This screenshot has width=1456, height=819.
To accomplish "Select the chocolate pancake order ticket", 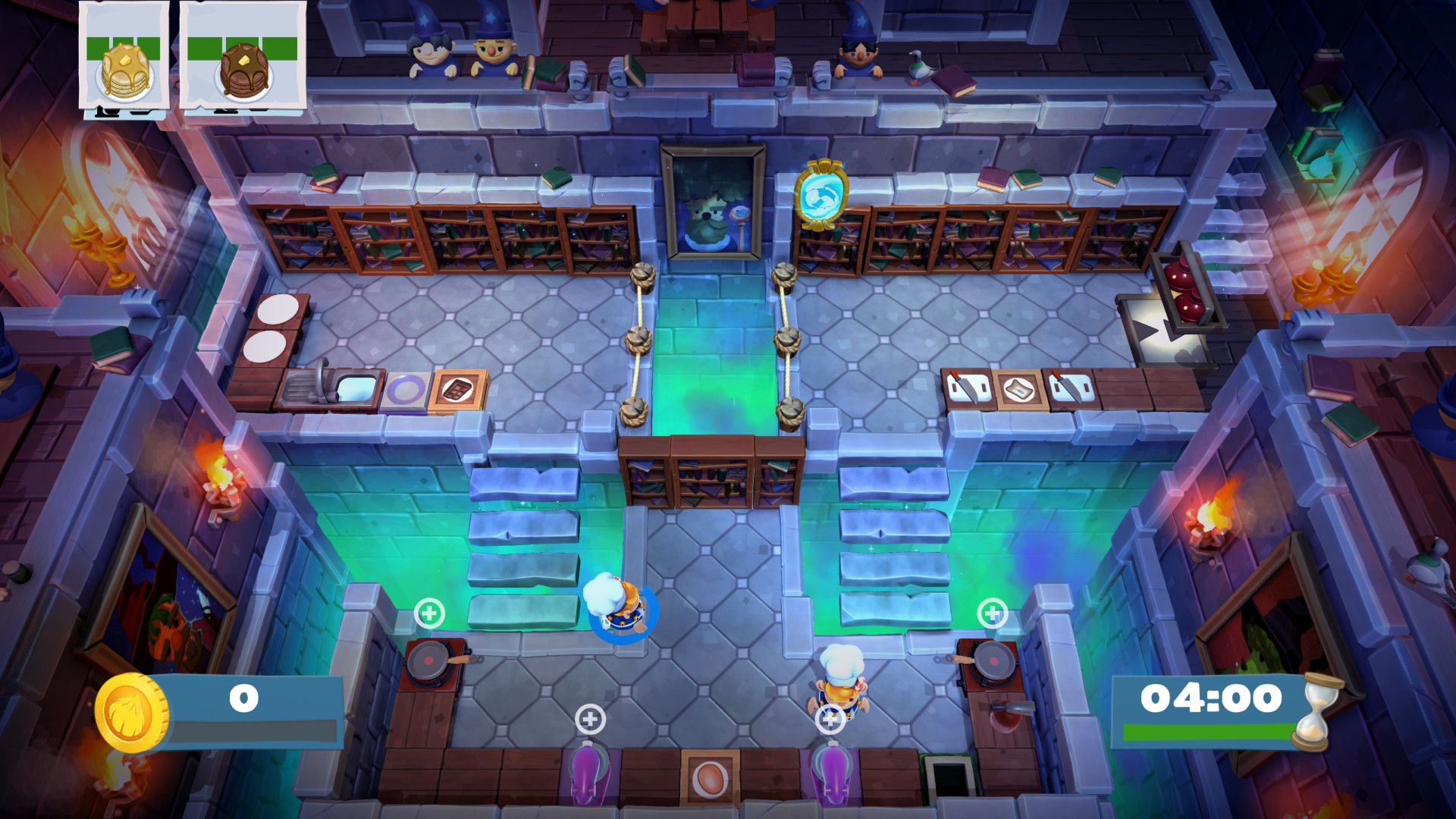I will tap(243, 57).
